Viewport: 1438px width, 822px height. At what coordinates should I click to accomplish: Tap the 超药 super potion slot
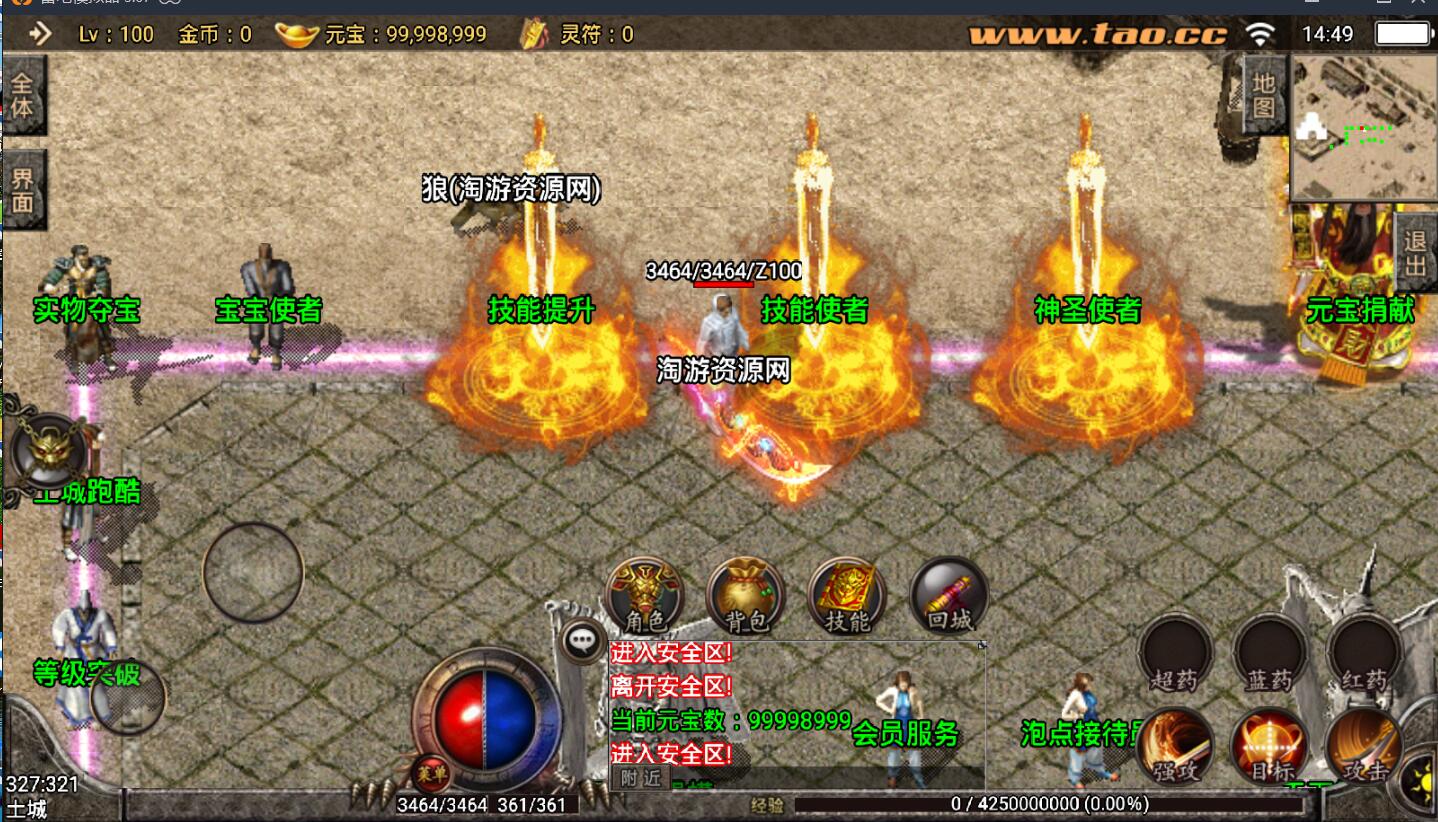[x=1175, y=654]
